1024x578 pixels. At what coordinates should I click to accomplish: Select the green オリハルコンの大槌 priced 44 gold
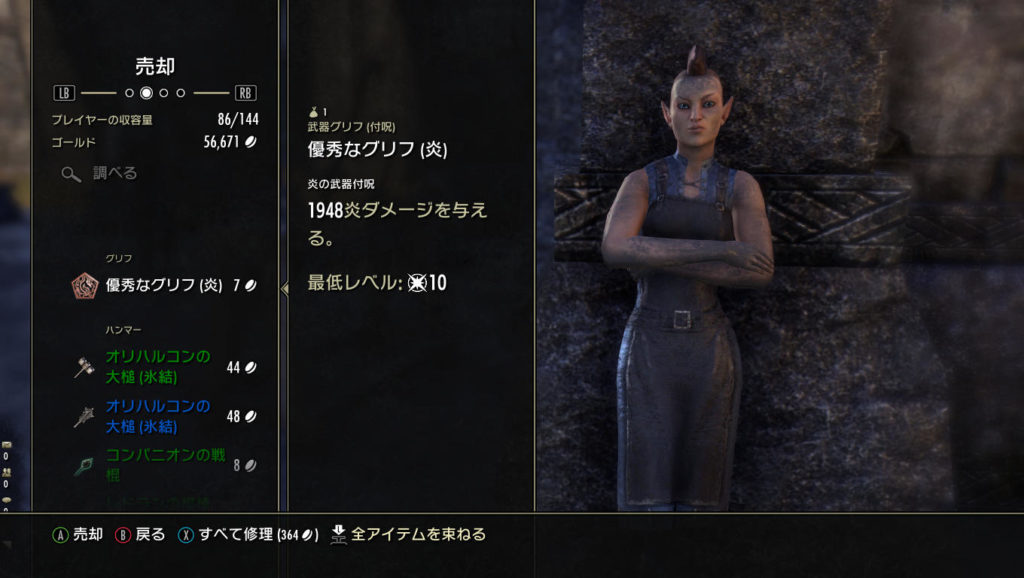pos(163,366)
